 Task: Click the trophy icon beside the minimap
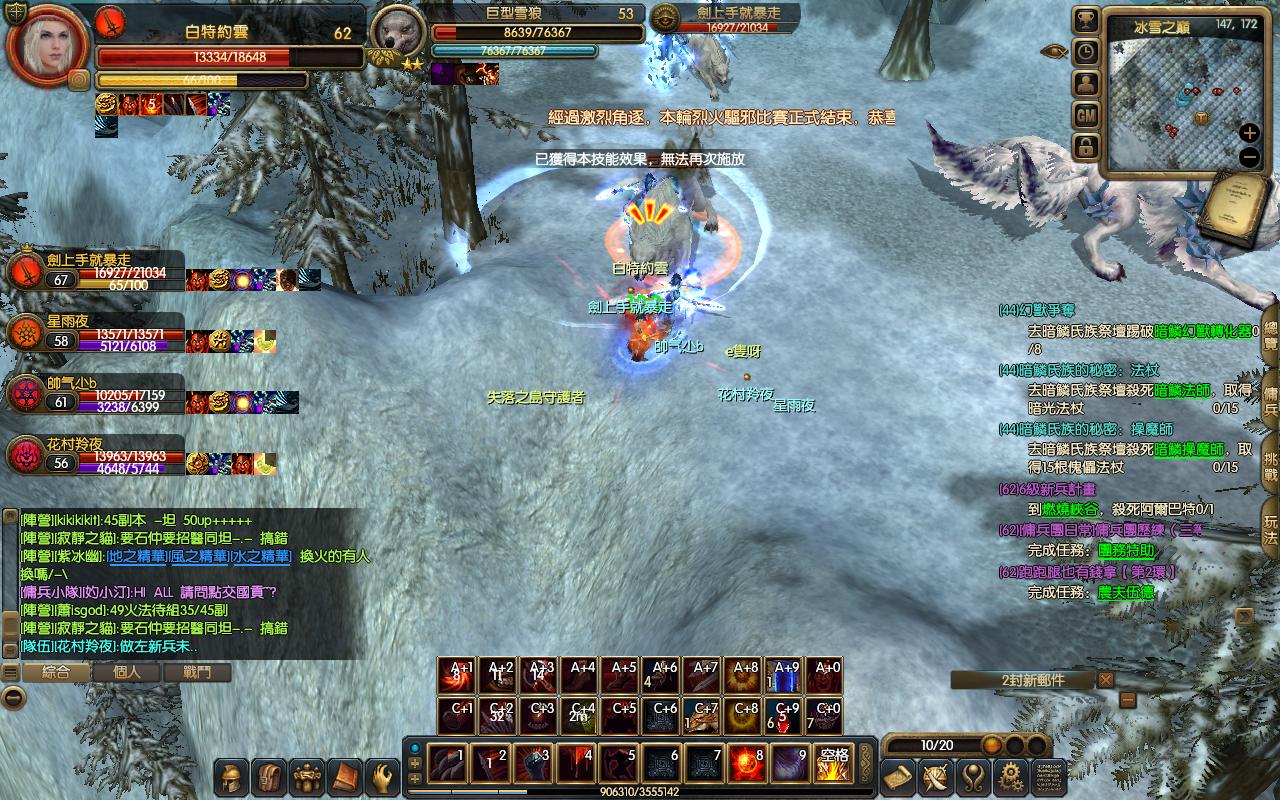[x=1086, y=20]
